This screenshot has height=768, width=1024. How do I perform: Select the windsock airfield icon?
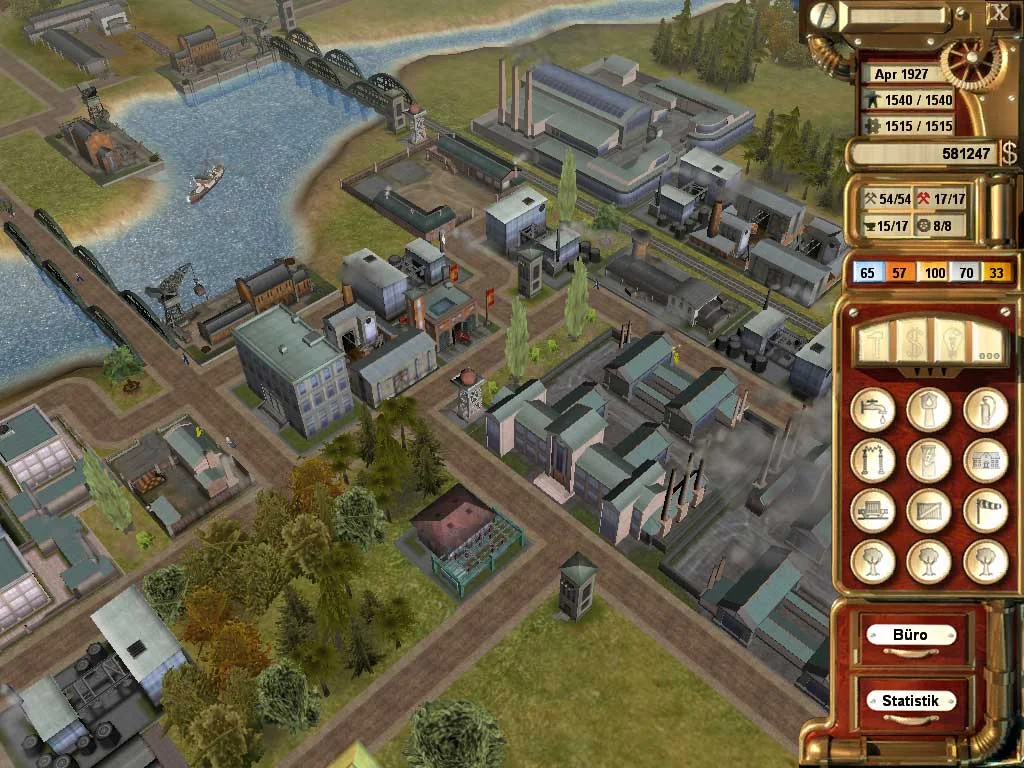pyautogui.click(x=985, y=511)
